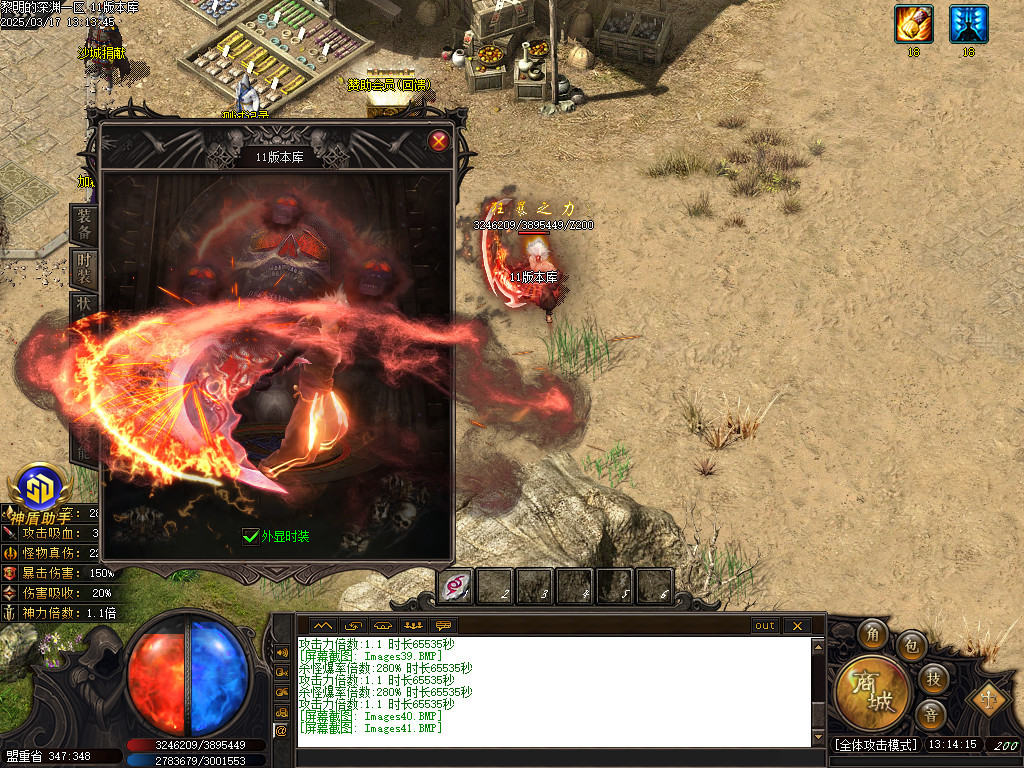This screenshot has height=768, width=1024.
Task: Select the fire slash buff icon
Action: tap(913, 24)
